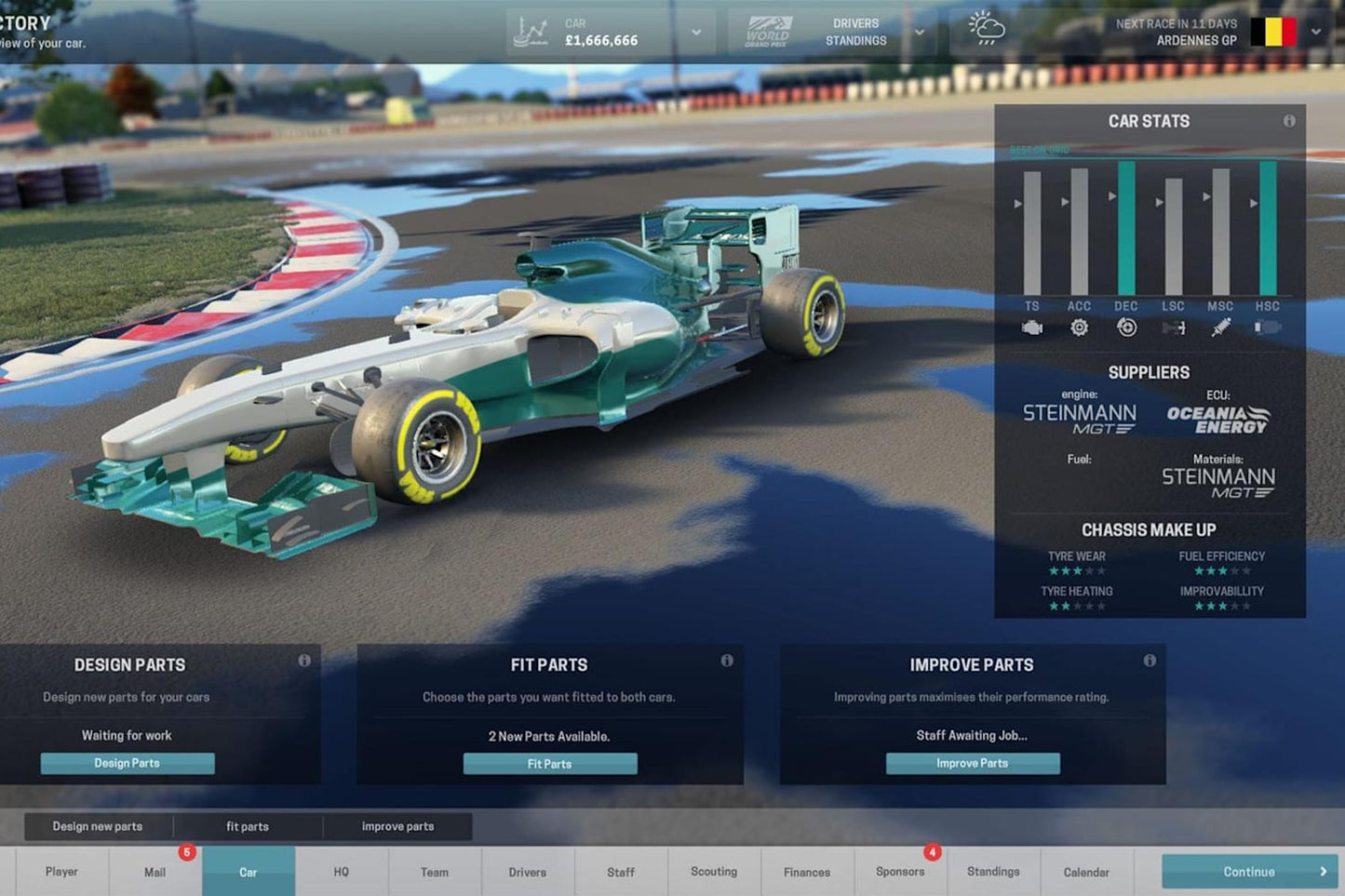1345x896 pixels.
Task: Open the Fit Parts screen
Action: tap(550, 764)
